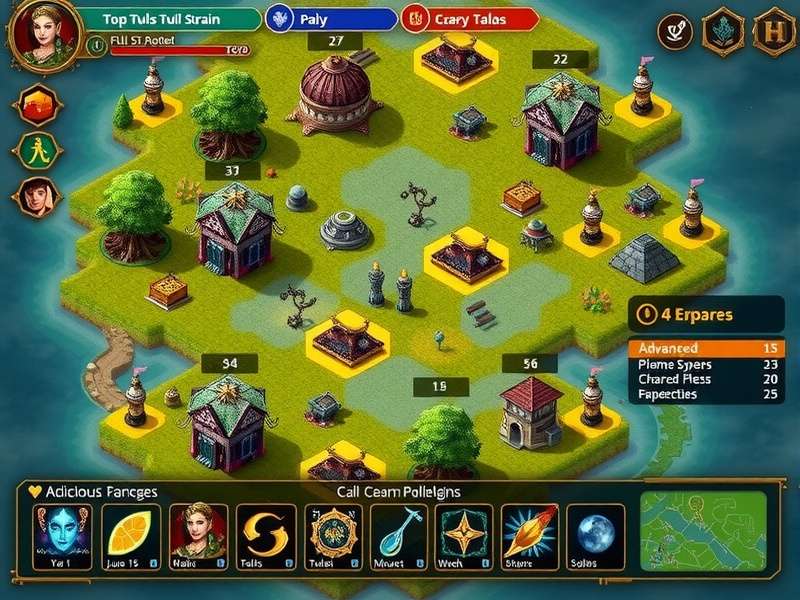The height and width of the screenshot is (600, 800).
Task: Select the Chared Pless list entry
Action: 706,379
